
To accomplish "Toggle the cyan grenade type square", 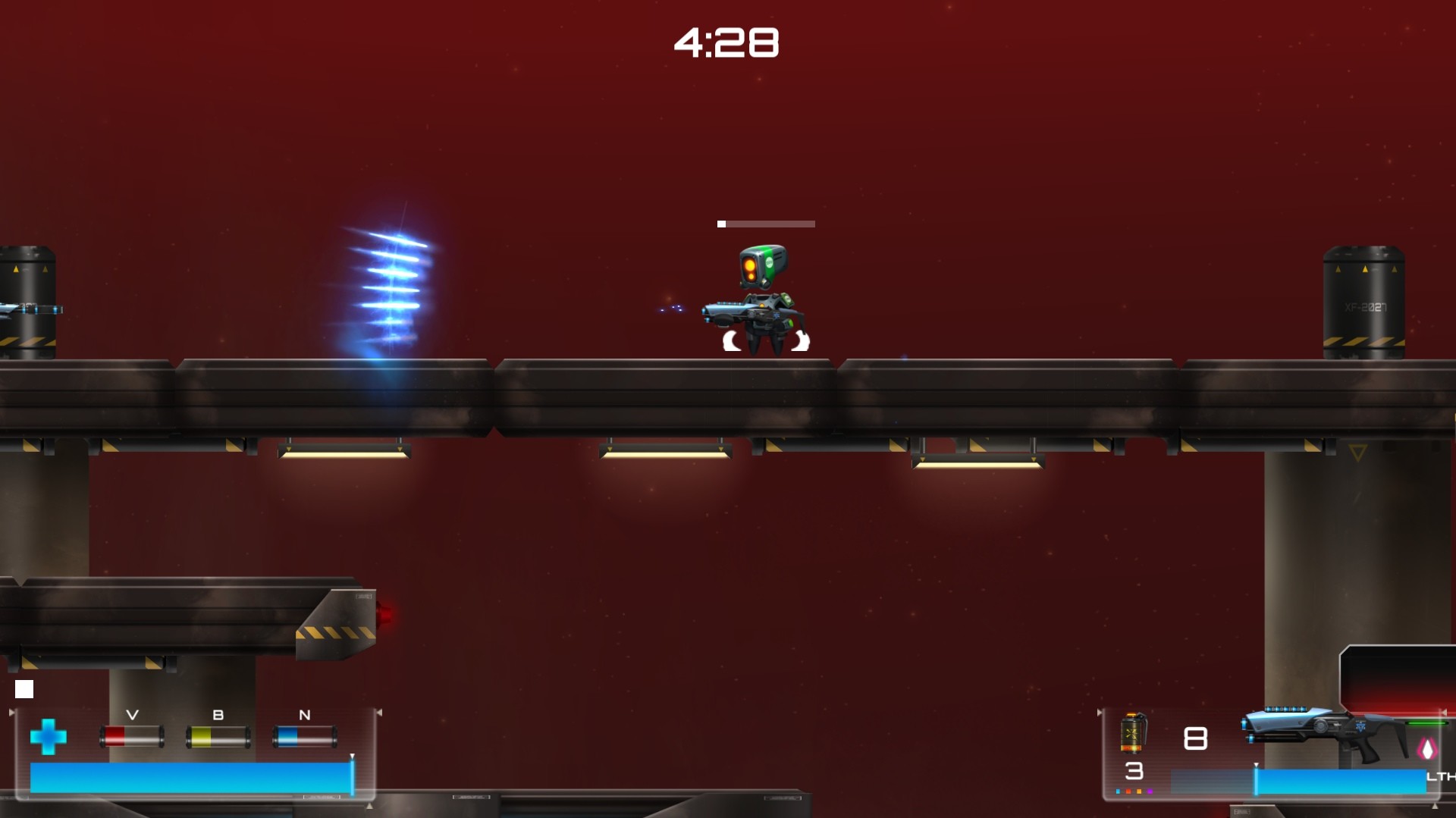I will click(x=1118, y=791).
